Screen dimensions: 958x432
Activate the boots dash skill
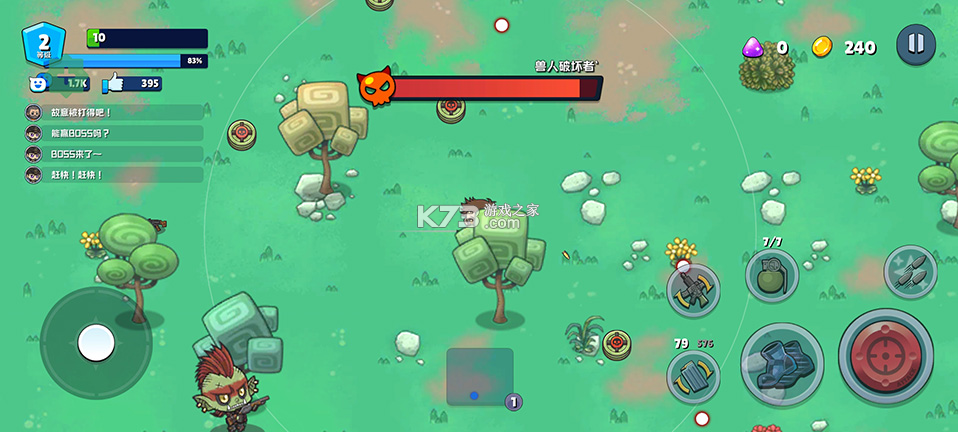click(x=782, y=362)
